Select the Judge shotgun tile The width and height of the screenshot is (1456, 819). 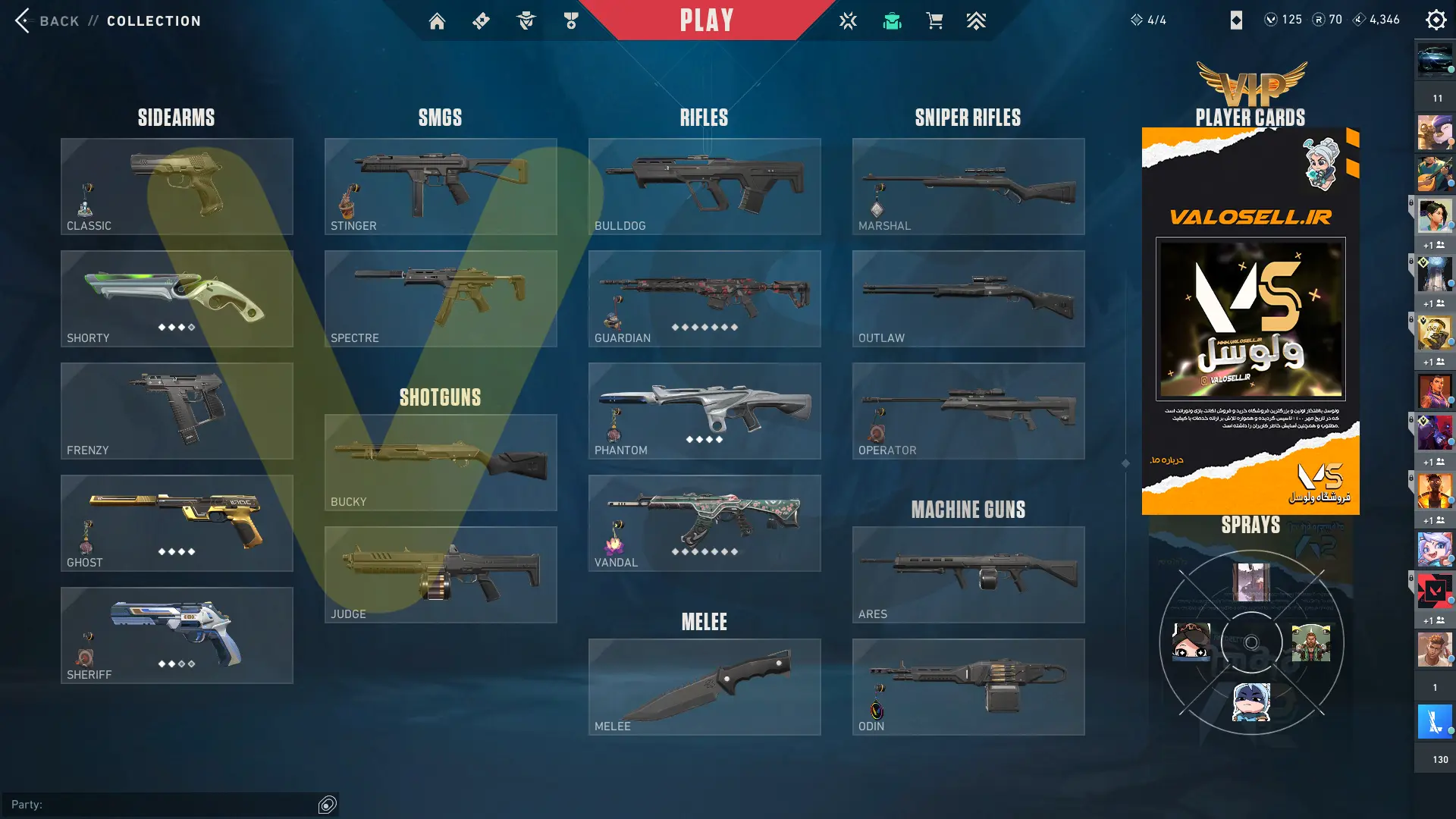[x=441, y=575]
